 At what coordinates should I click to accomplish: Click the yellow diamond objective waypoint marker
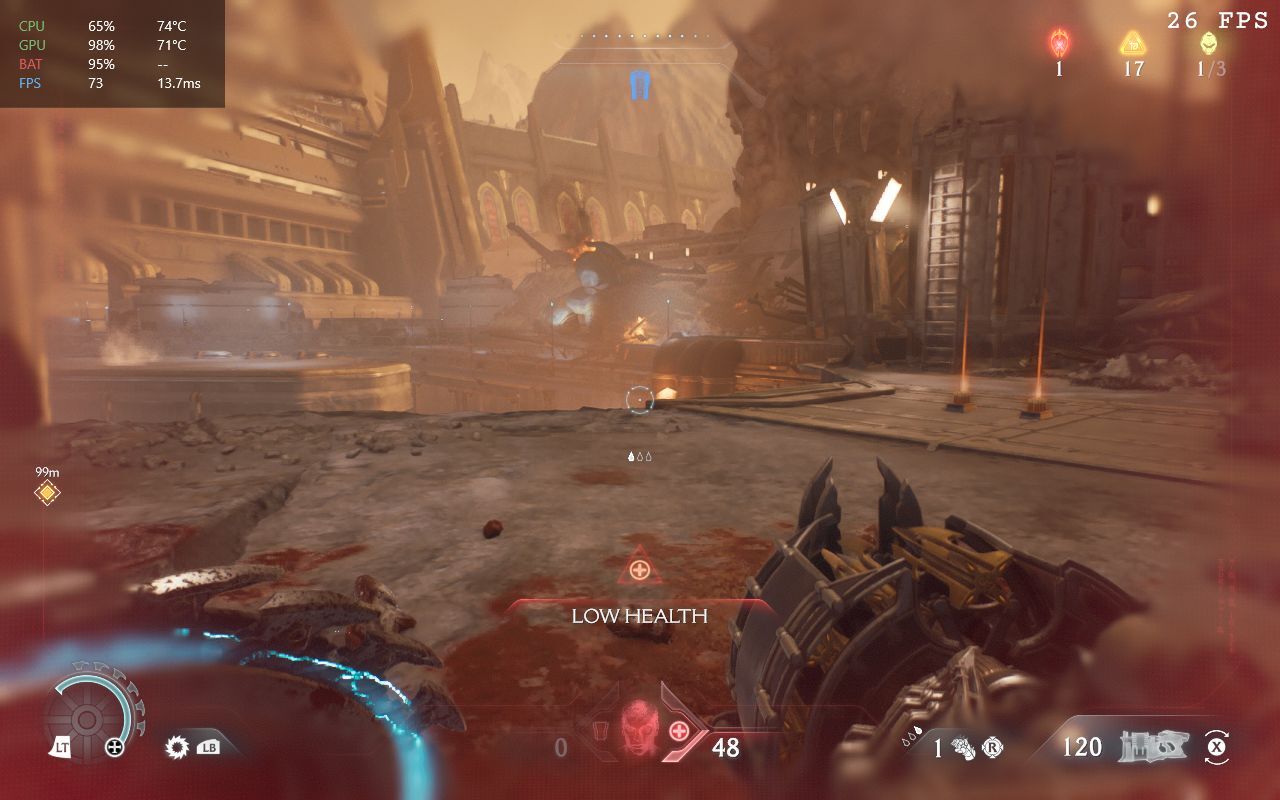pyautogui.click(x=46, y=492)
